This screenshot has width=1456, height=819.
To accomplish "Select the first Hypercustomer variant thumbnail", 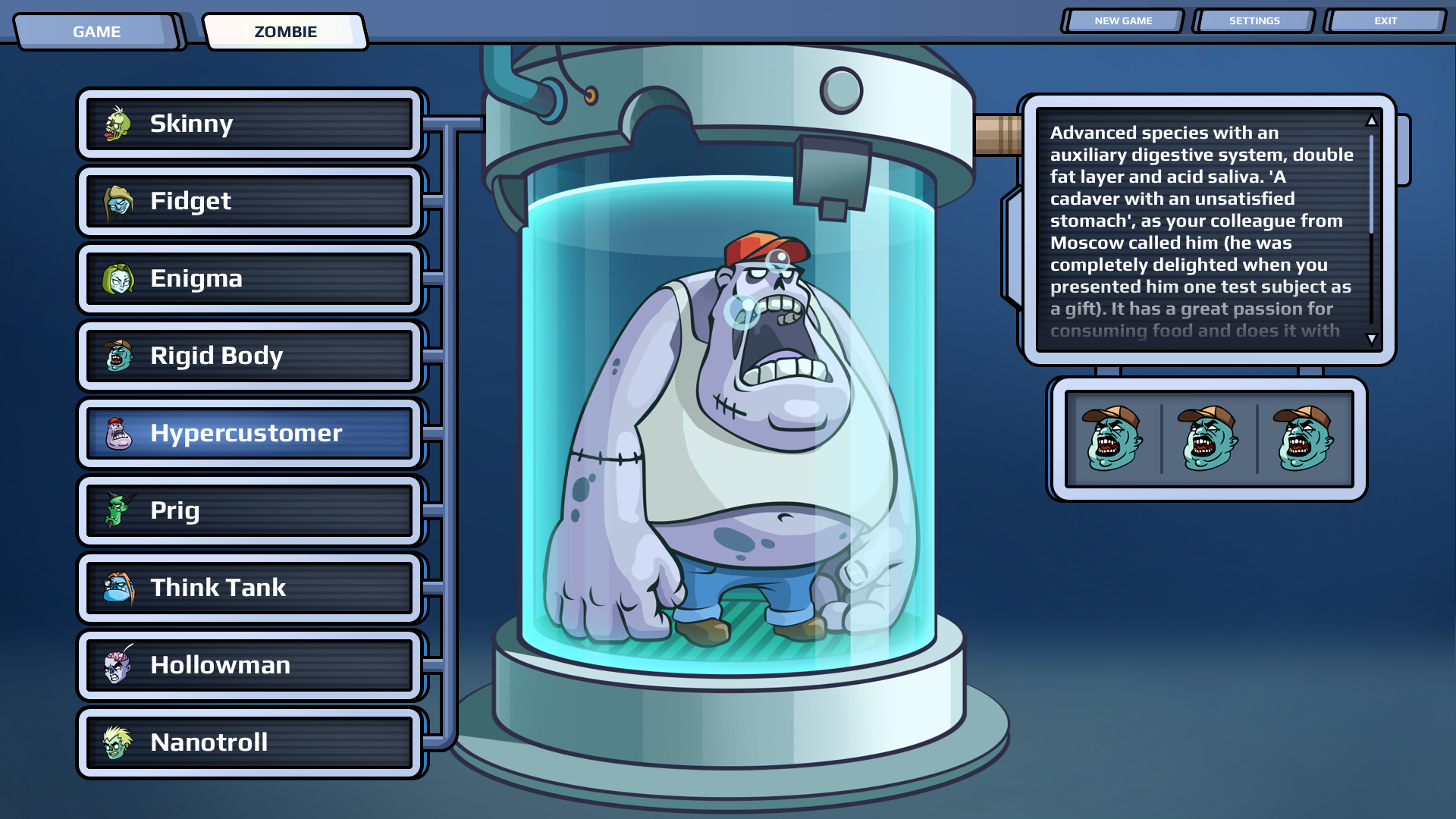I will tap(1112, 438).
